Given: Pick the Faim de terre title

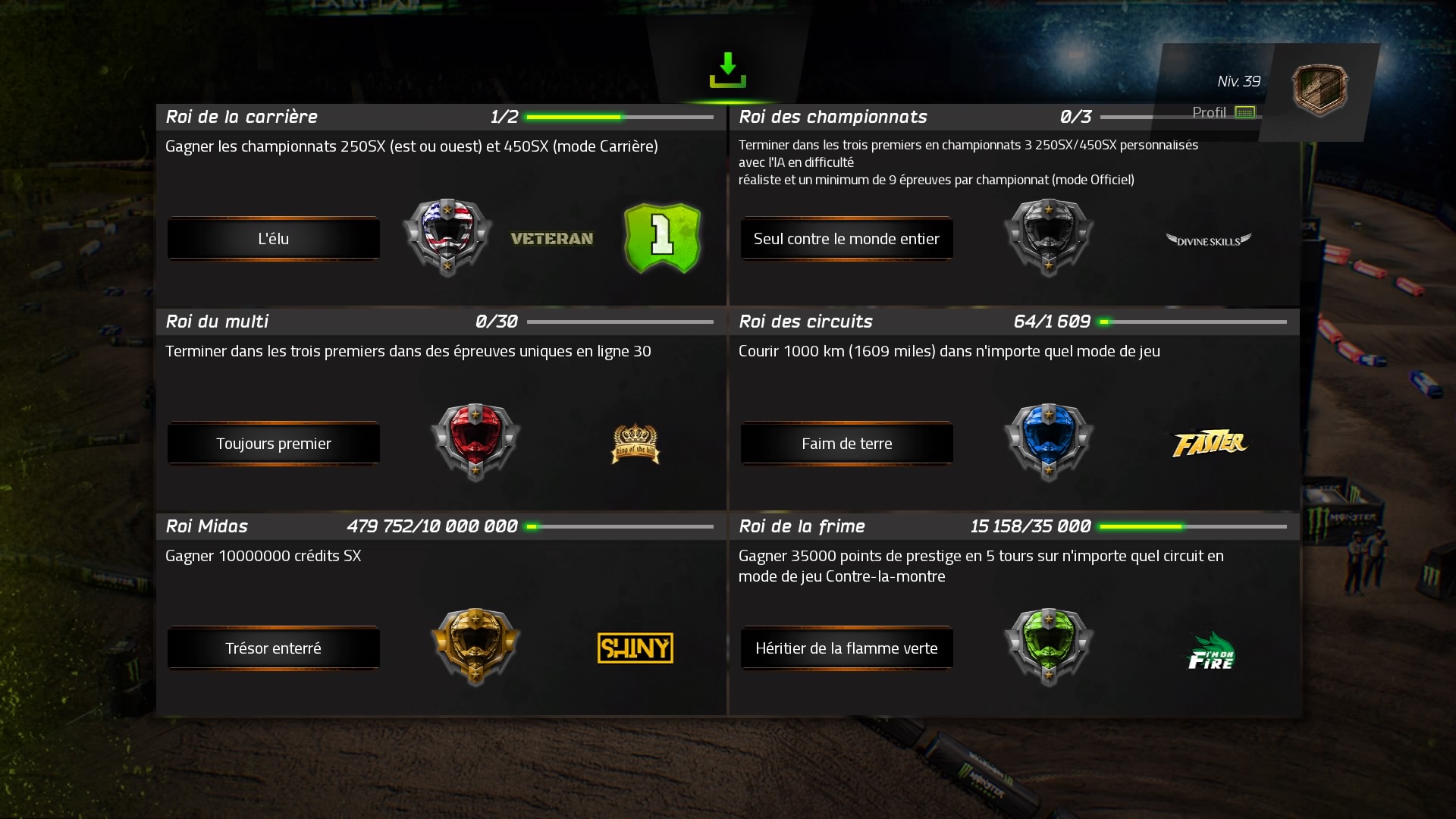Looking at the screenshot, I should (x=846, y=444).
